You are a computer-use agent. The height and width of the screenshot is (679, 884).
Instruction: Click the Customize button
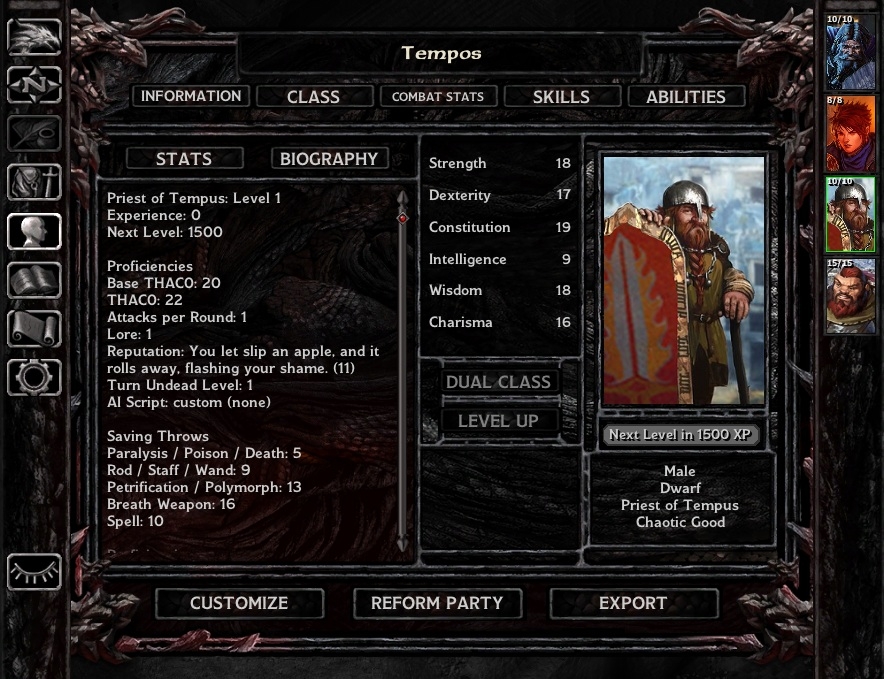click(239, 603)
